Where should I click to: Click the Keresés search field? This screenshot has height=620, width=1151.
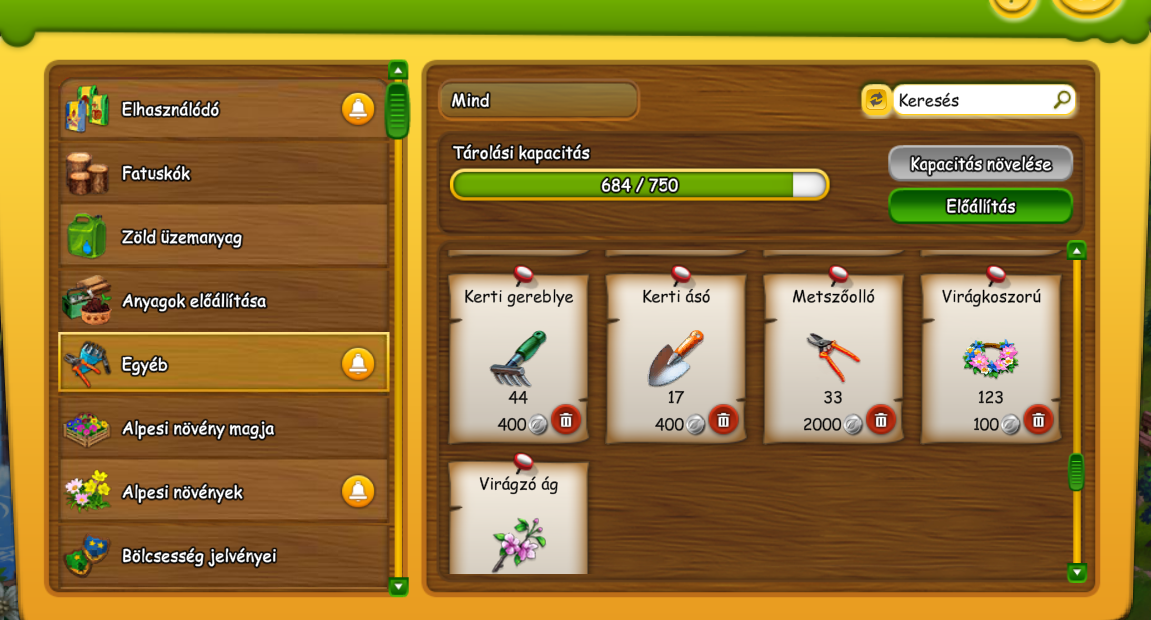coord(970,100)
